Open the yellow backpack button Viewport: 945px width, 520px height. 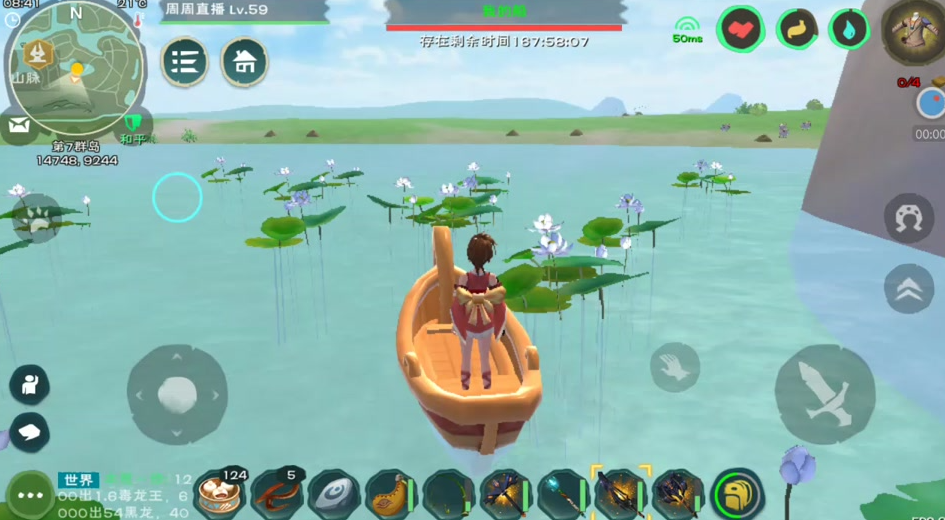click(738, 494)
